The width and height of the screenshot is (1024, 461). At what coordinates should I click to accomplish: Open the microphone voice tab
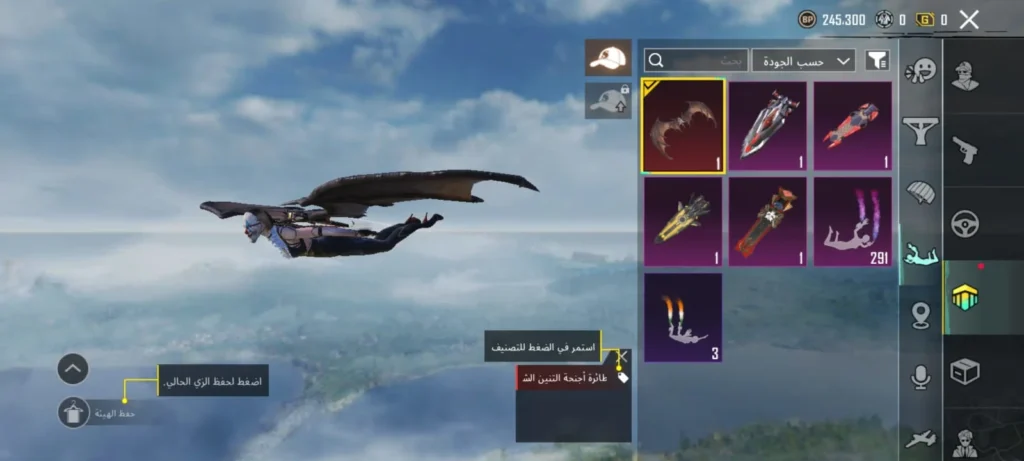pos(920,377)
